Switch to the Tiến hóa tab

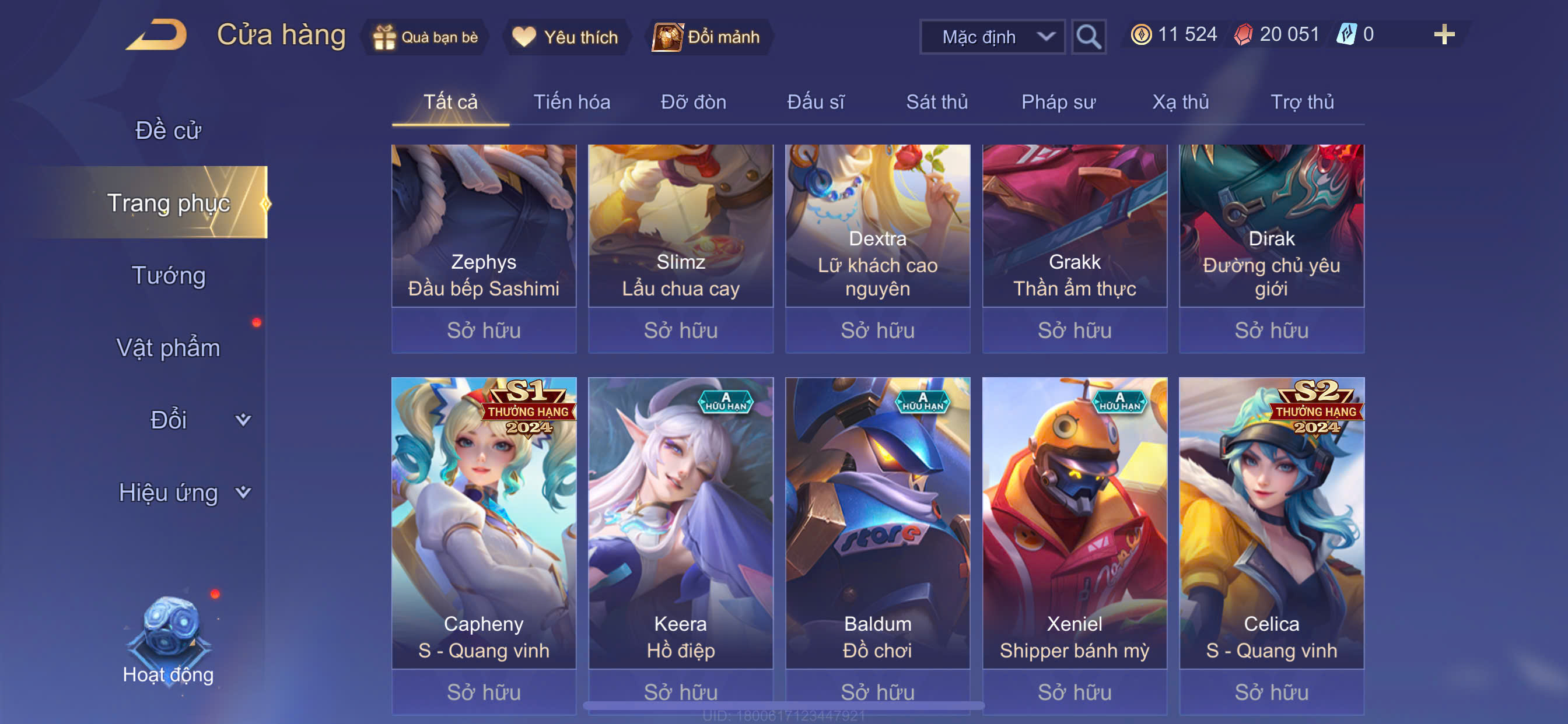pos(572,101)
